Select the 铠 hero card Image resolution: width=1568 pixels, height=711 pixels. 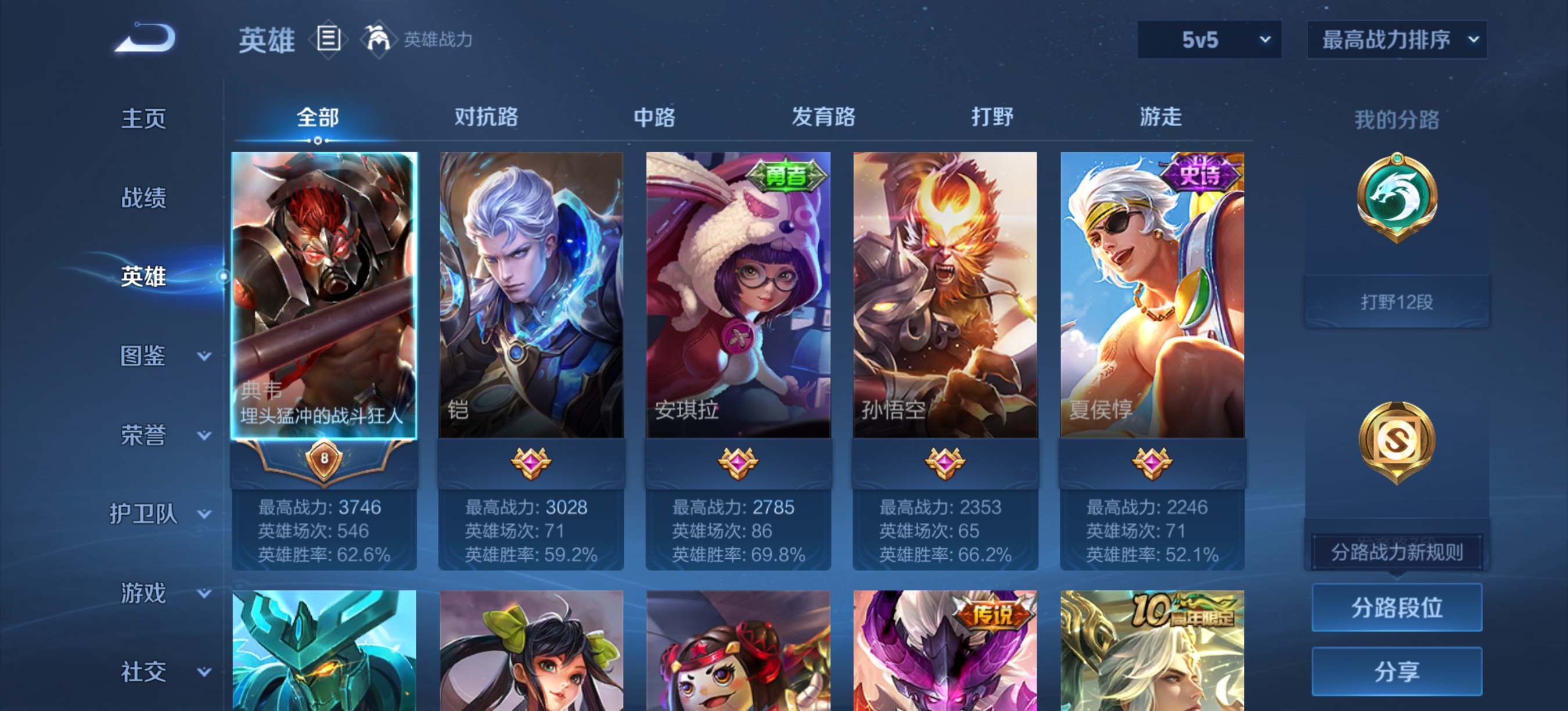[531, 295]
